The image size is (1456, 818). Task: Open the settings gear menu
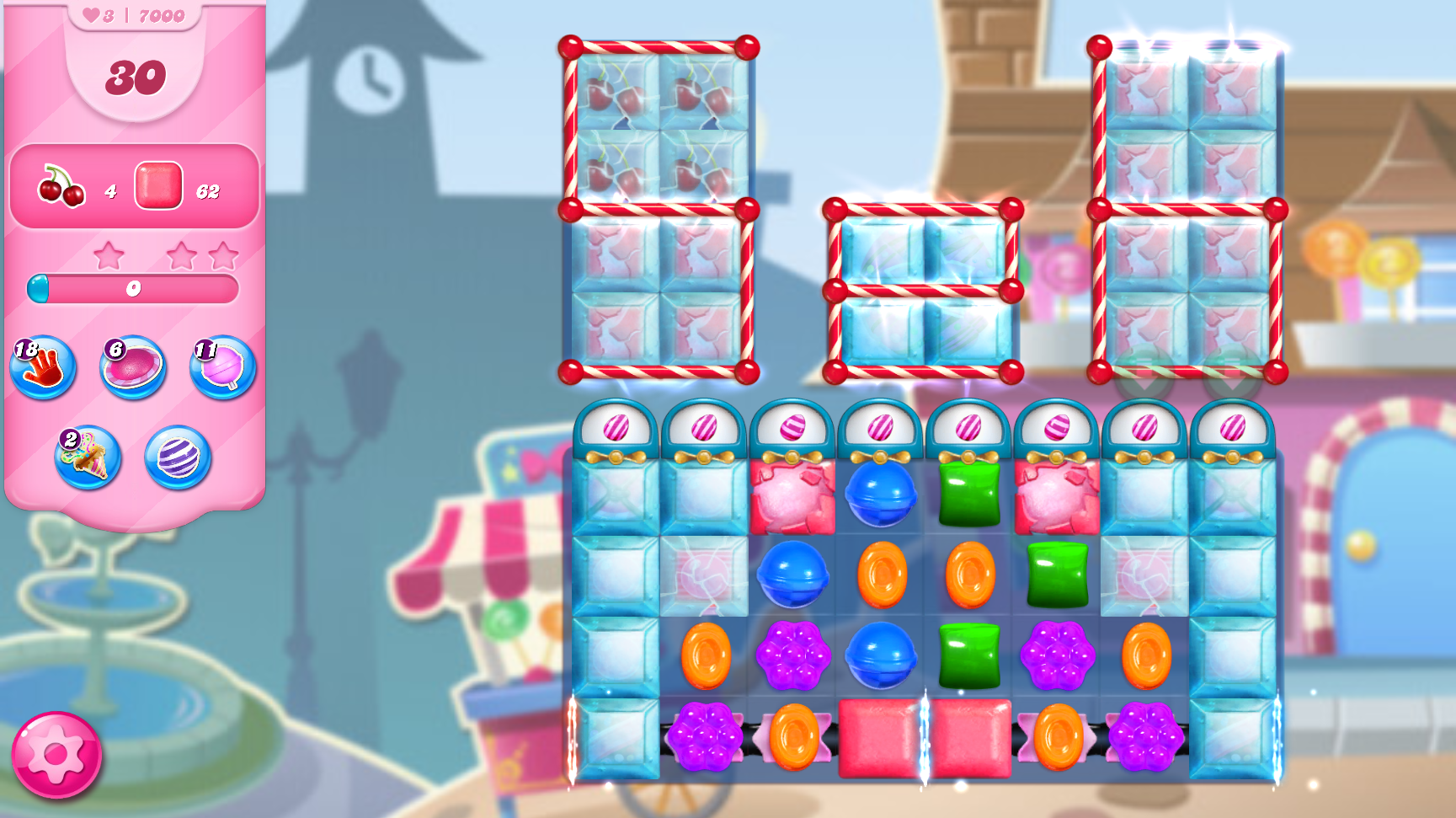tap(56, 756)
